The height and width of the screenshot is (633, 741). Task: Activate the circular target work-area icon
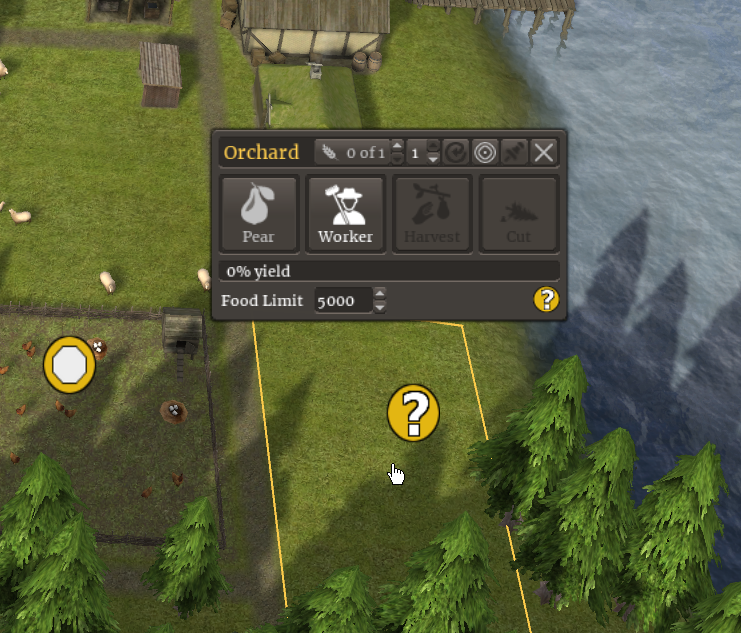click(x=485, y=152)
